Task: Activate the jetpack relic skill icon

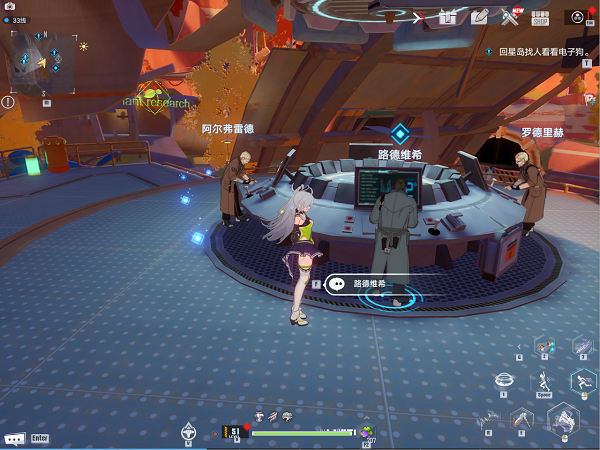Action: pos(519,419)
